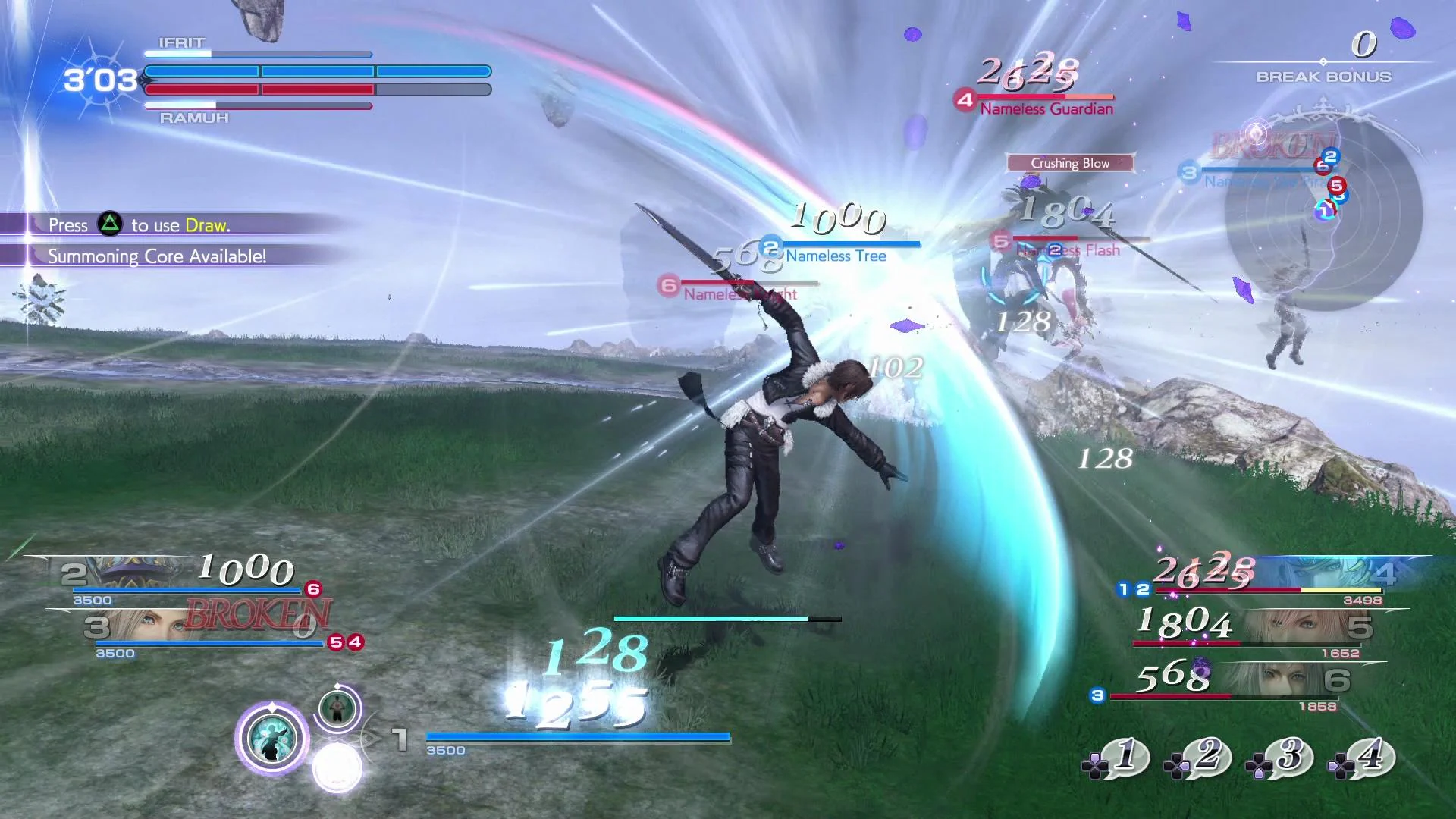Expand the Crushing Blow banner
The height and width of the screenshot is (819, 1456).
pyautogui.click(x=1069, y=163)
